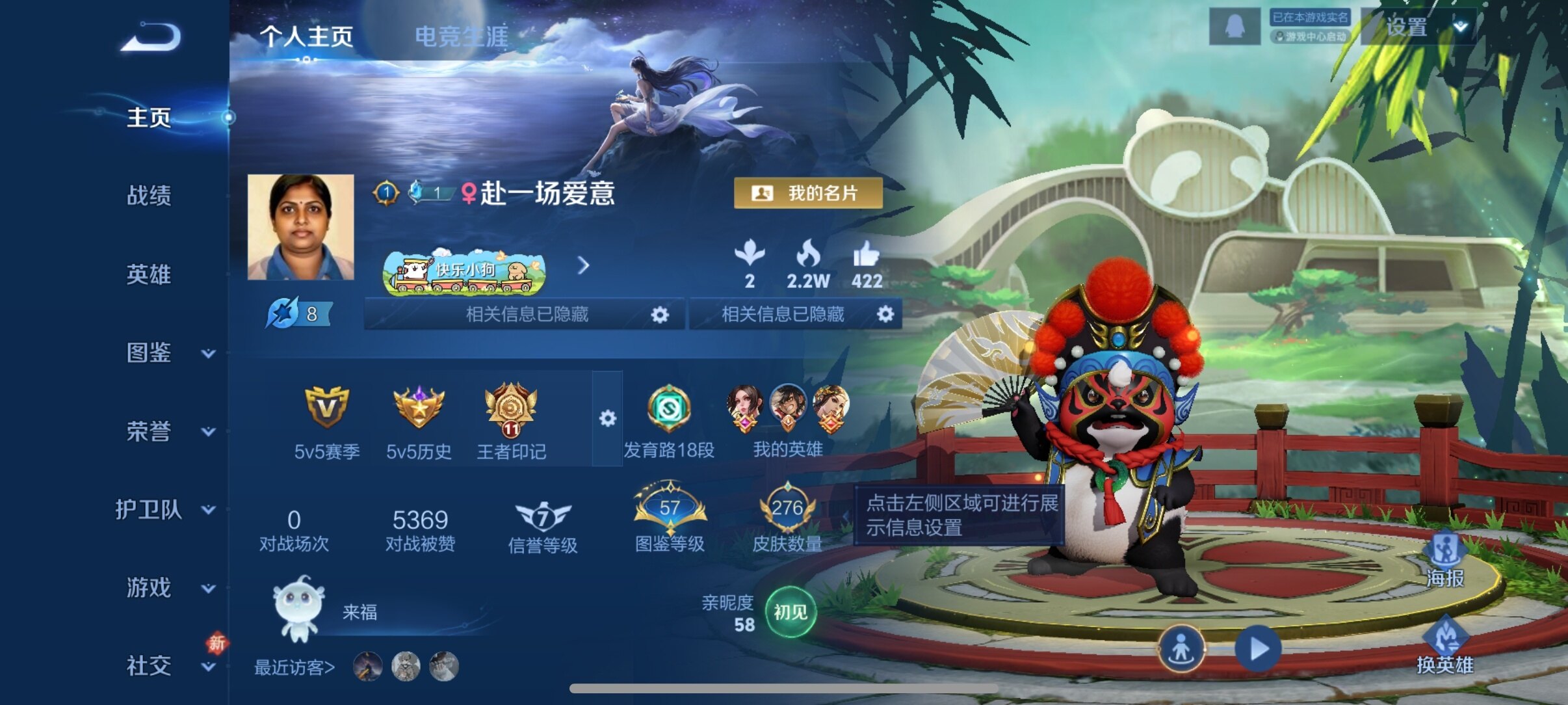The height and width of the screenshot is (705, 1568).
Task: Select 英雄 in the sidebar
Action: click(149, 274)
